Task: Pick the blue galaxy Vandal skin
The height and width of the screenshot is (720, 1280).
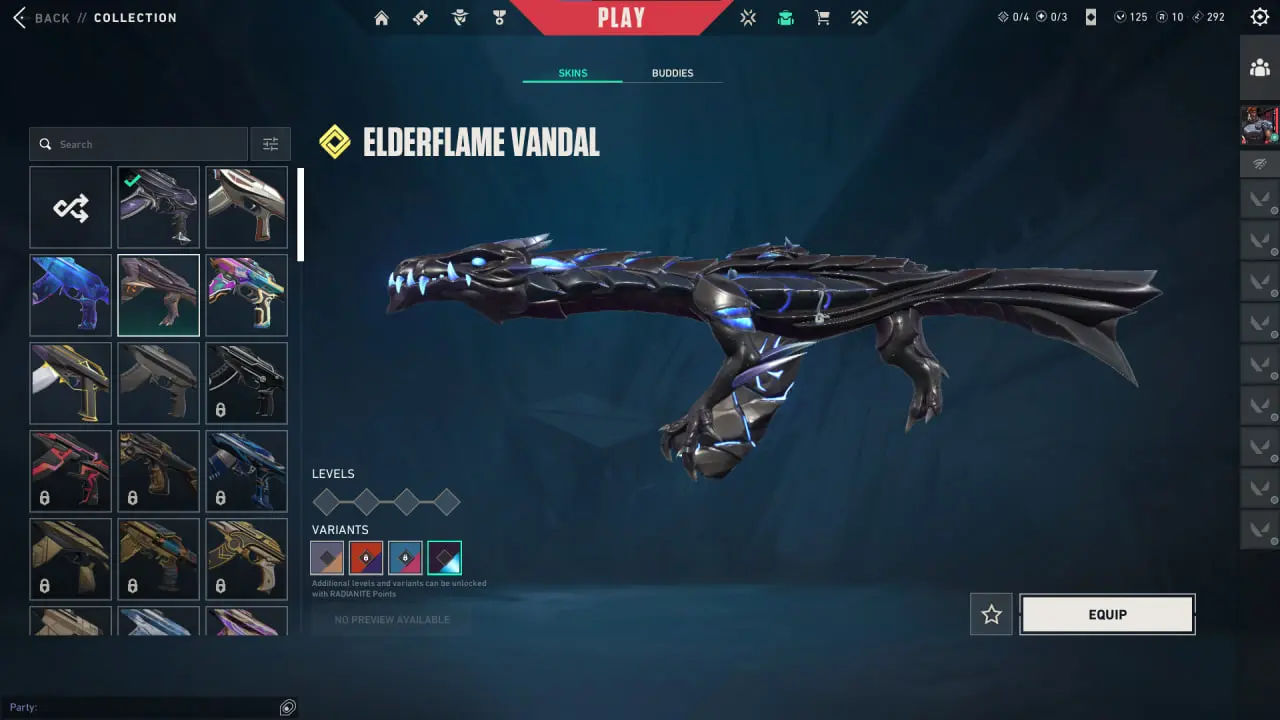Action: tap(71, 295)
